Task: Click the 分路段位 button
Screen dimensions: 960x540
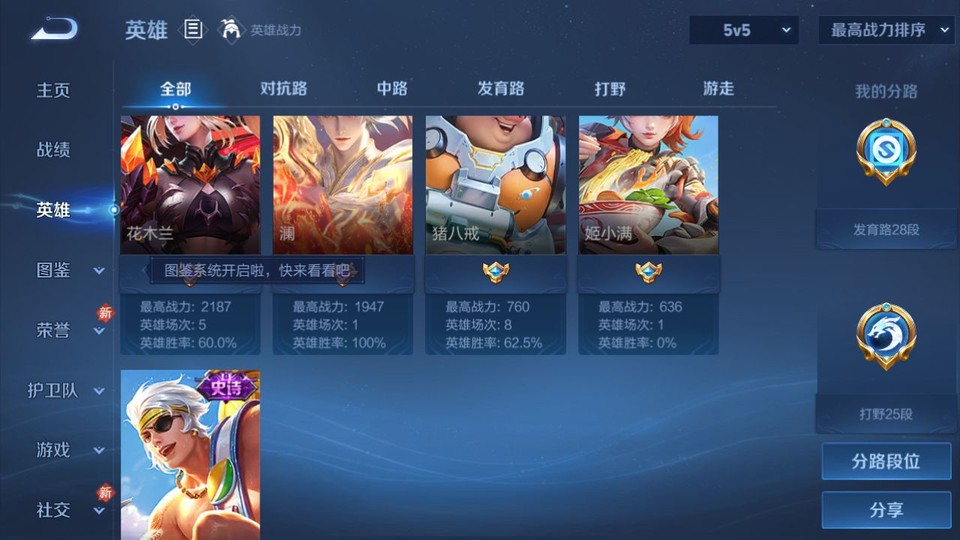Action: 886,462
